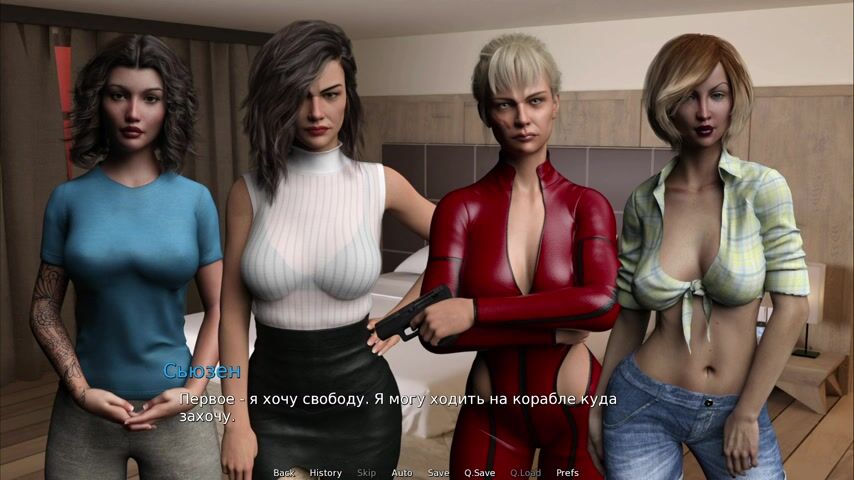Open the dialogue History log

tap(325, 473)
